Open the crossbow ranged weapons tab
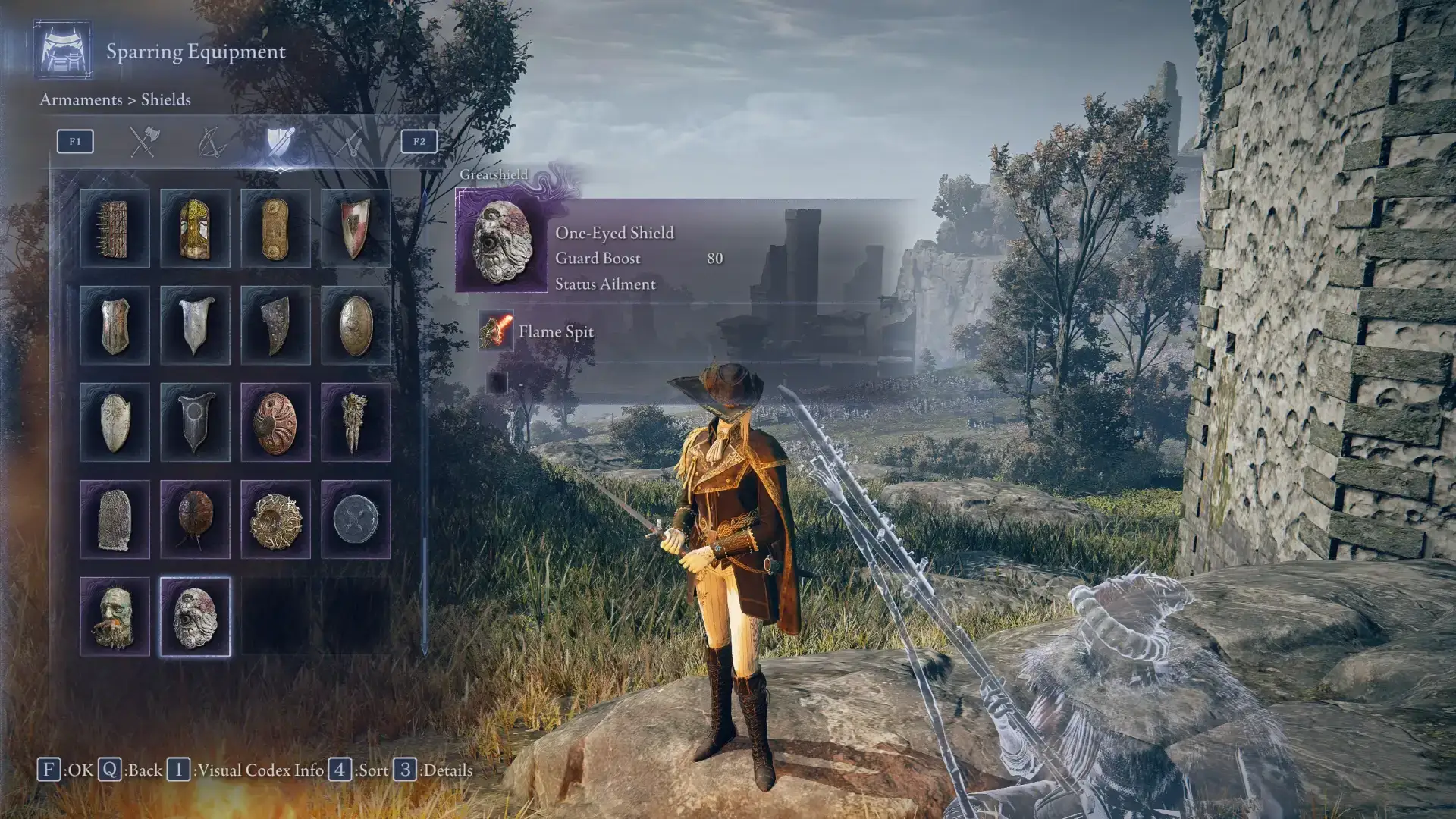Screen dimensions: 1456x819 [x=211, y=142]
